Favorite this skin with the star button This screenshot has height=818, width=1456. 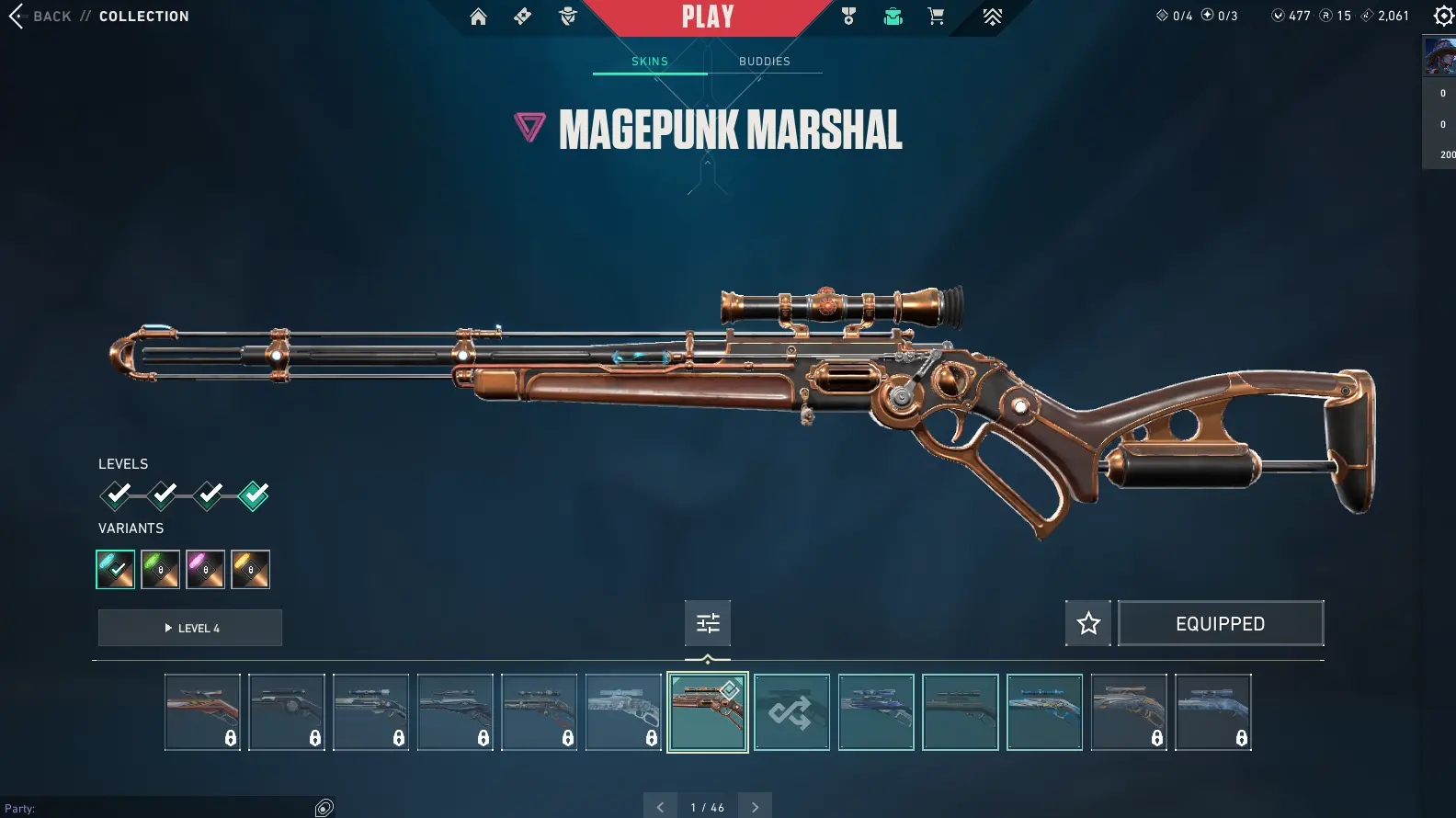[x=1088, y=624]
